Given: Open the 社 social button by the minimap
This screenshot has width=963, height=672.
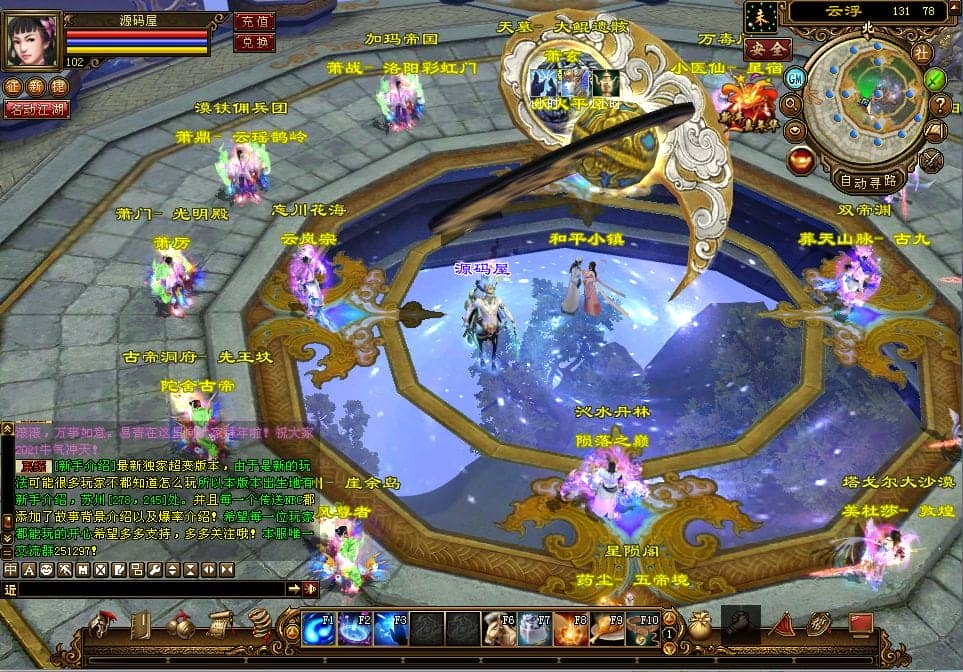Looking at the screenshot, I should 921,52.
